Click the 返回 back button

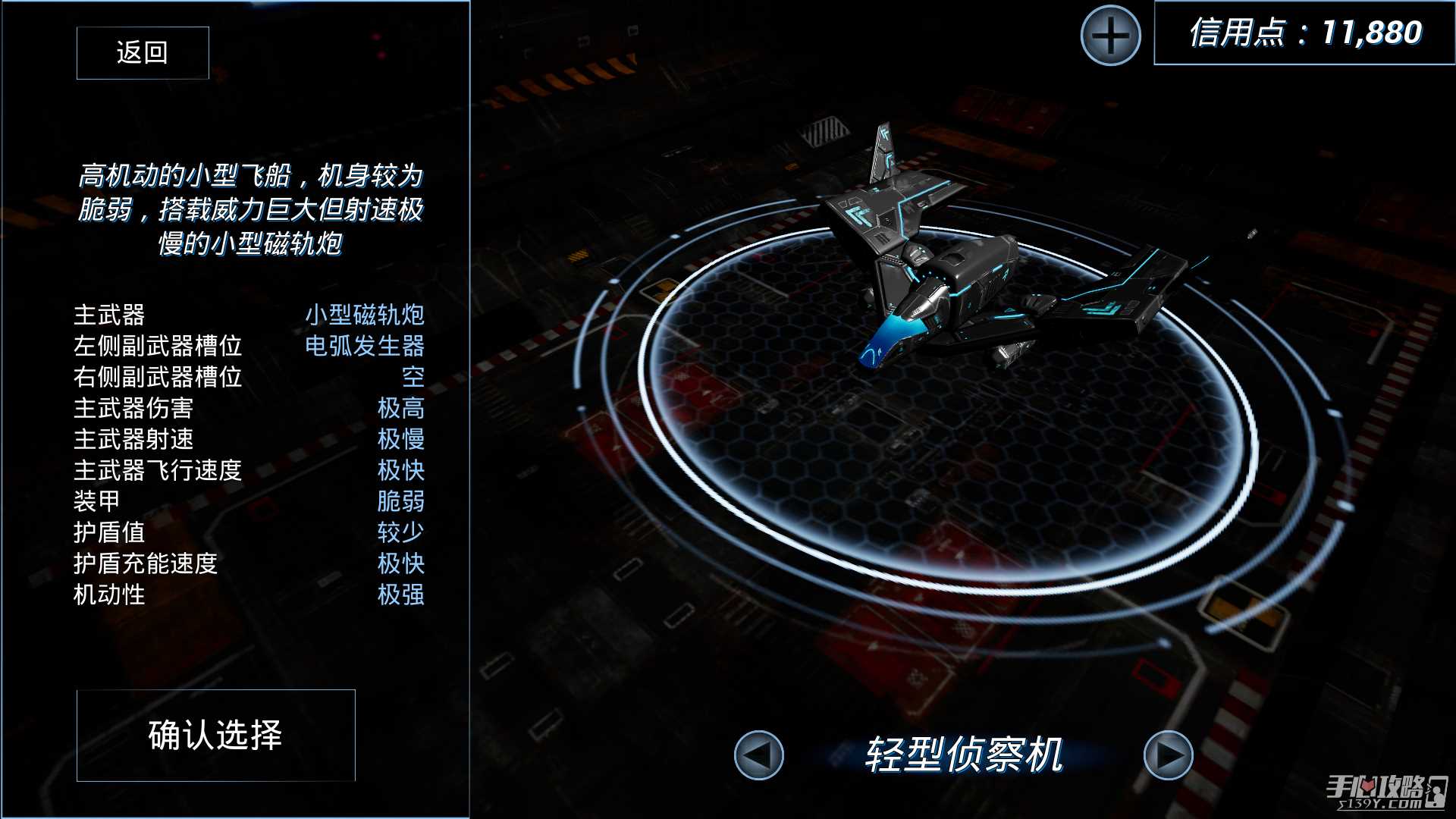click(x=143, y=52)
